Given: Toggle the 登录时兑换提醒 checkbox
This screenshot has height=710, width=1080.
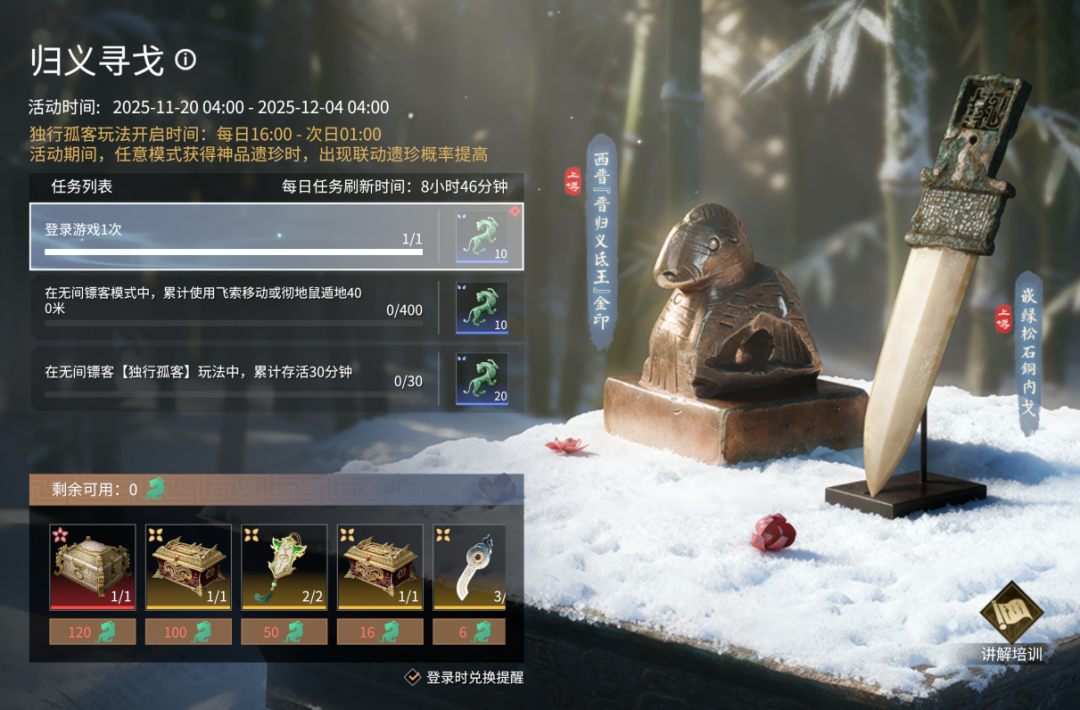Looking at the screenshot, I should coord(412,677).
